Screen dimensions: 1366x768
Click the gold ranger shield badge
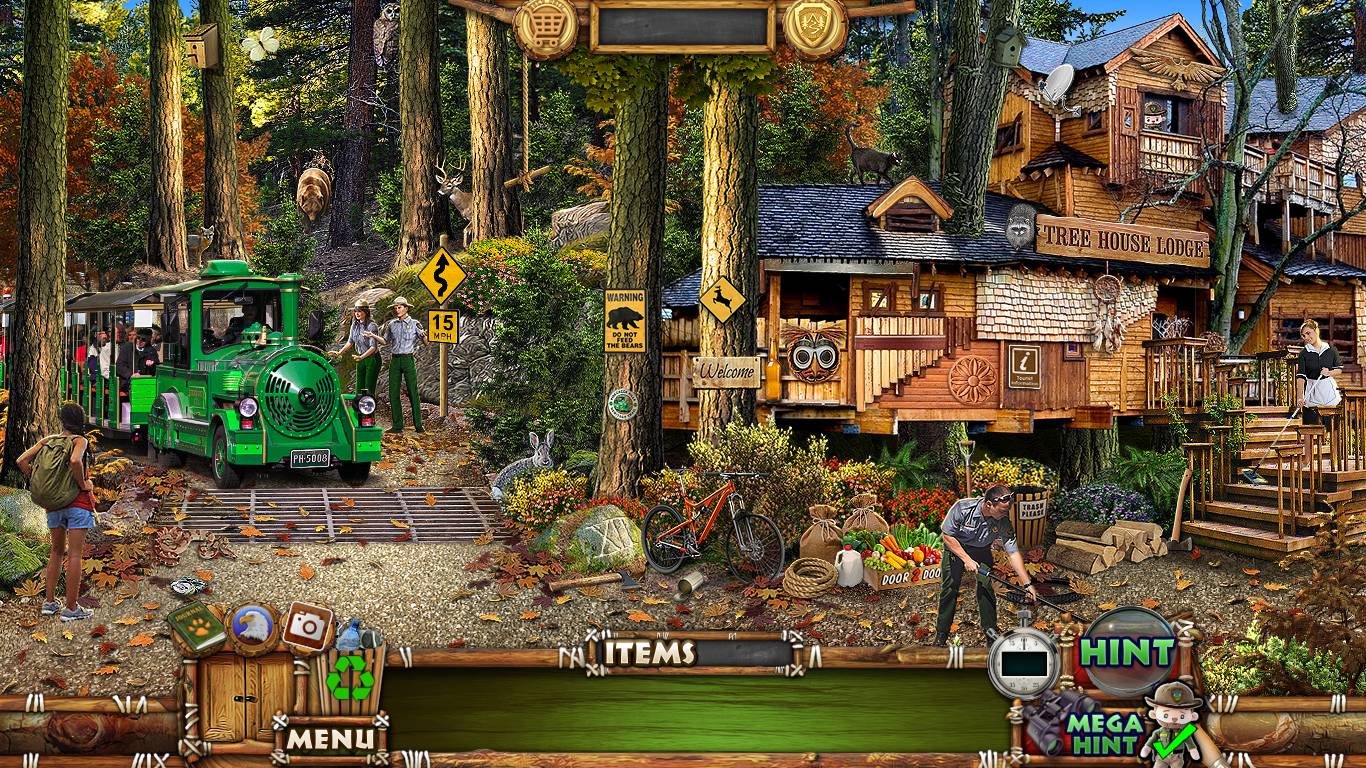816,26
